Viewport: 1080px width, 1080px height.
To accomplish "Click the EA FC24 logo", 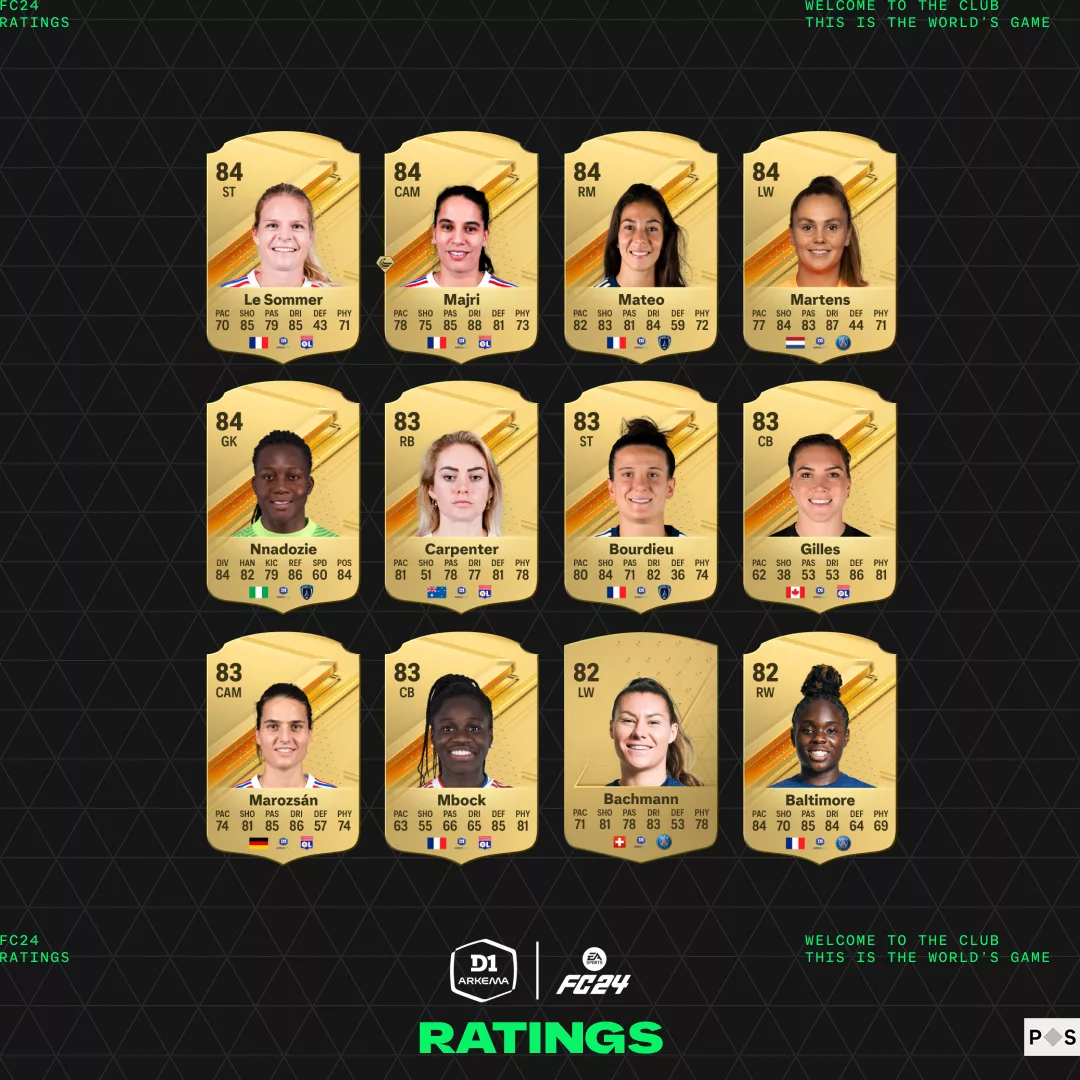I will 594,971.
